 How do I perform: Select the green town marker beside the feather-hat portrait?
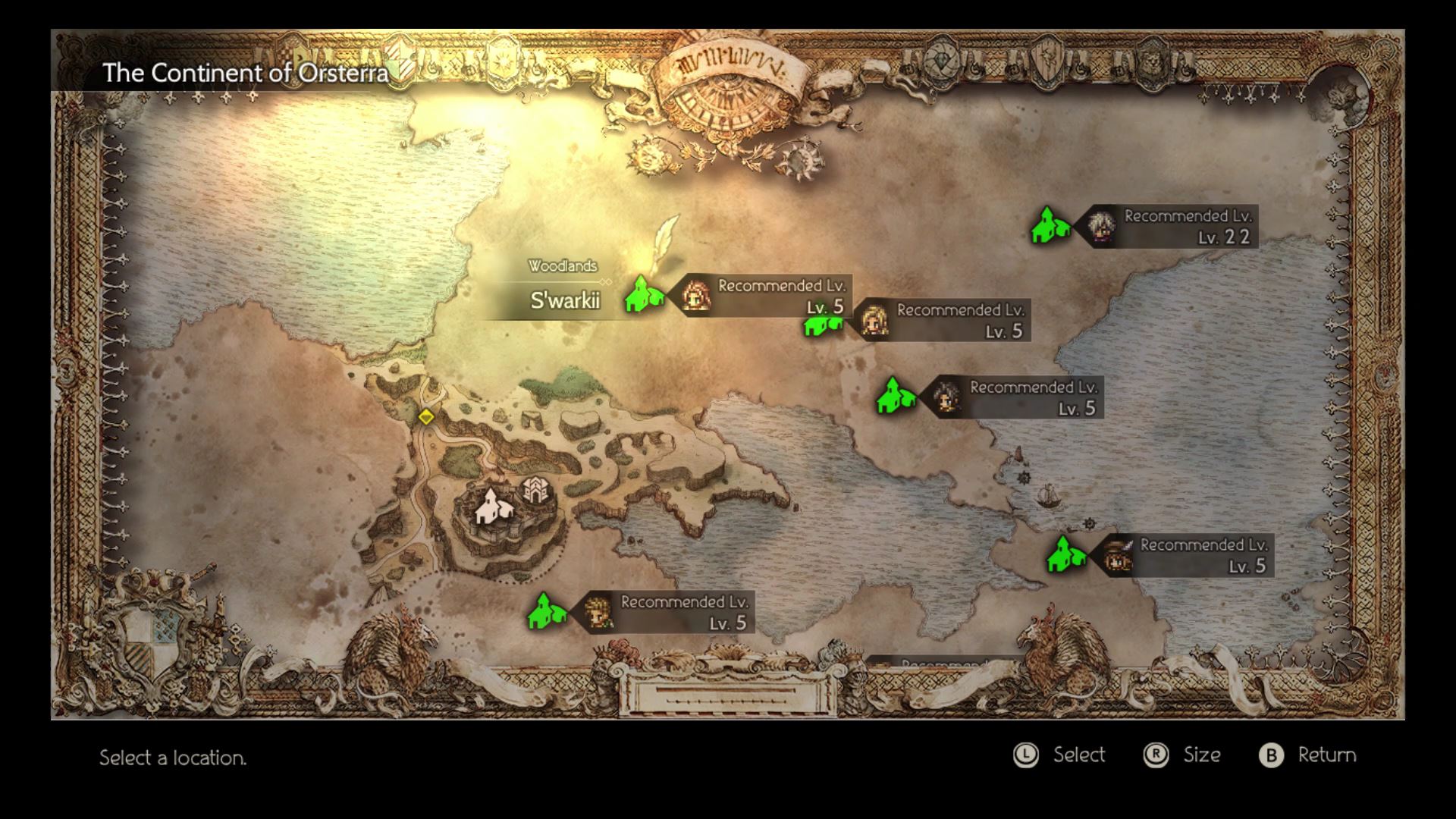point(1065,554)
